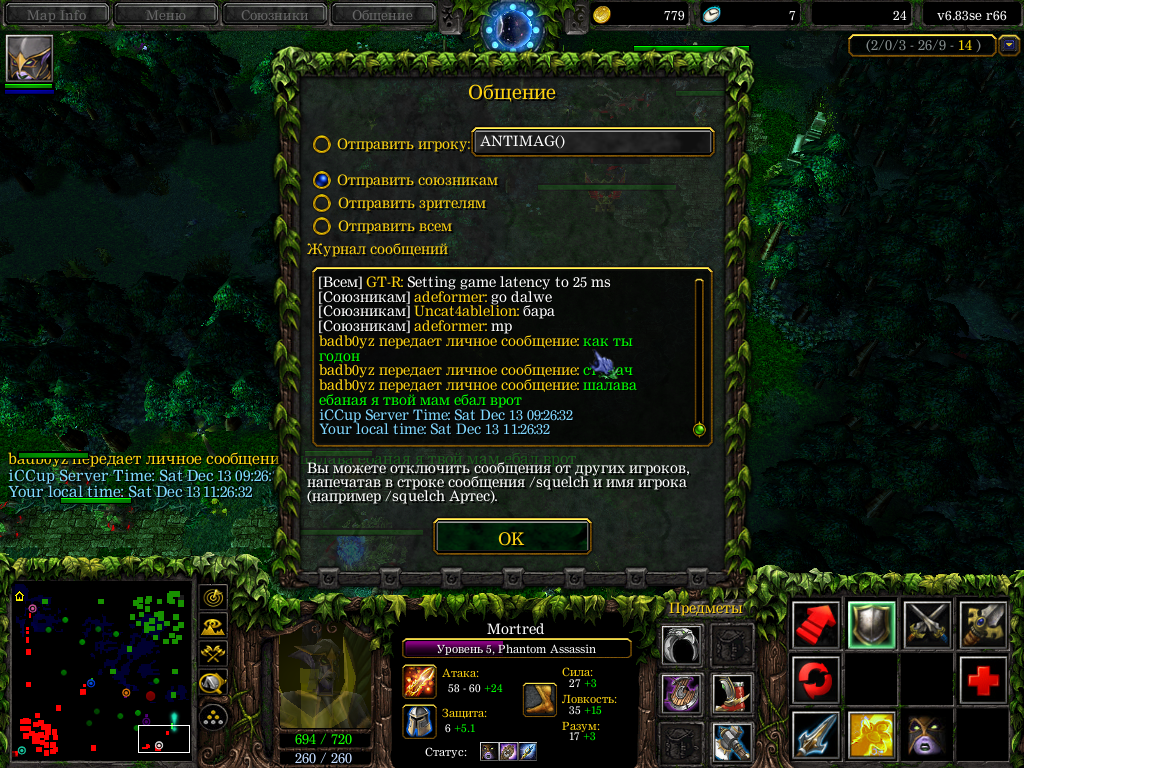Viewport: 1152px width, 768px height.
Task: Confirm the chat dialog with OK
Action: 511,538
